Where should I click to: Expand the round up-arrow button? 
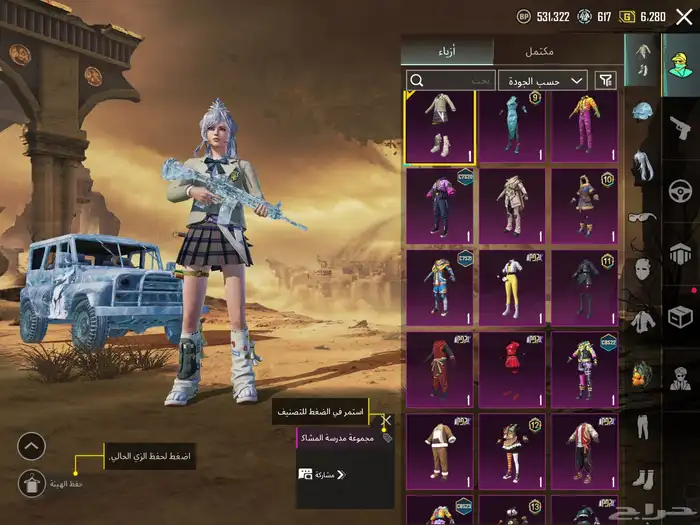(x=32, y=446)
